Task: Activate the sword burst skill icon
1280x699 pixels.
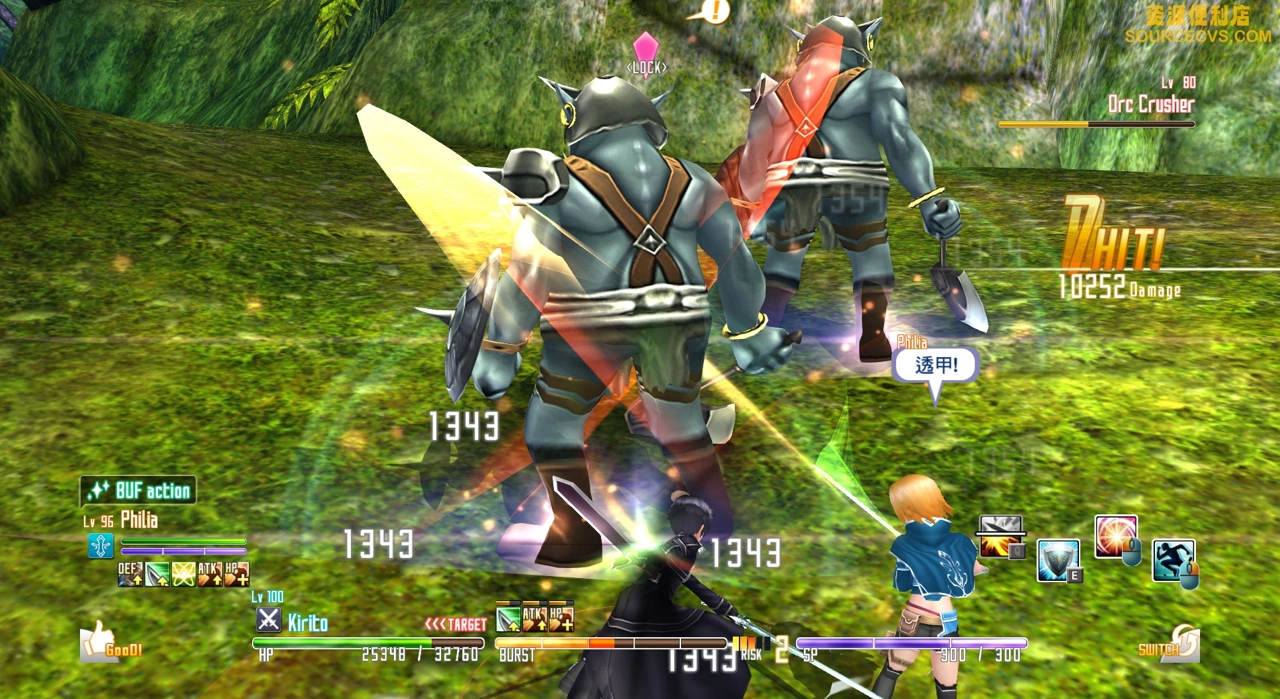Action: (1000, 535)
